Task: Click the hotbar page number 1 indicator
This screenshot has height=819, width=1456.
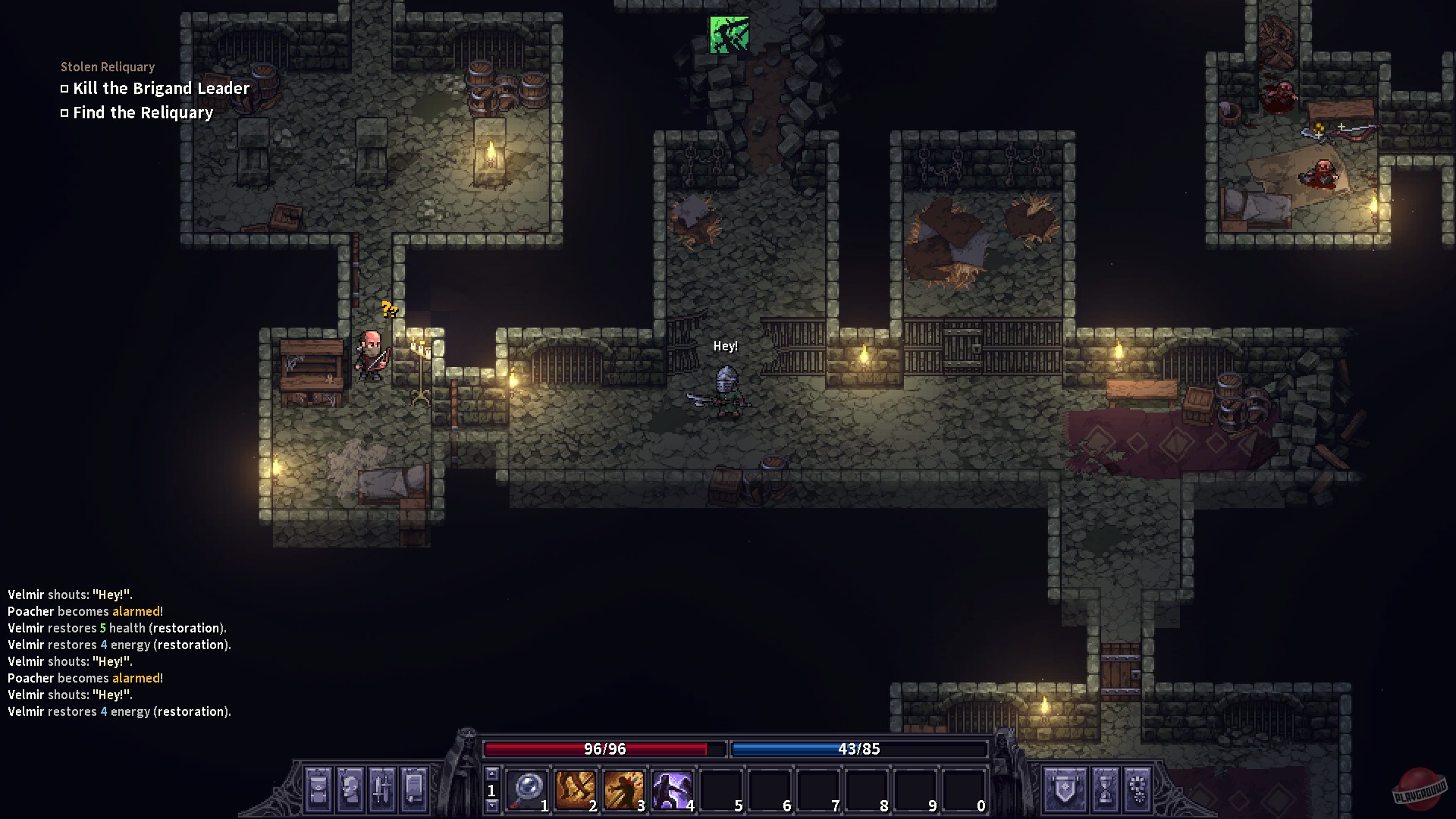Action: tap(492, 790)
